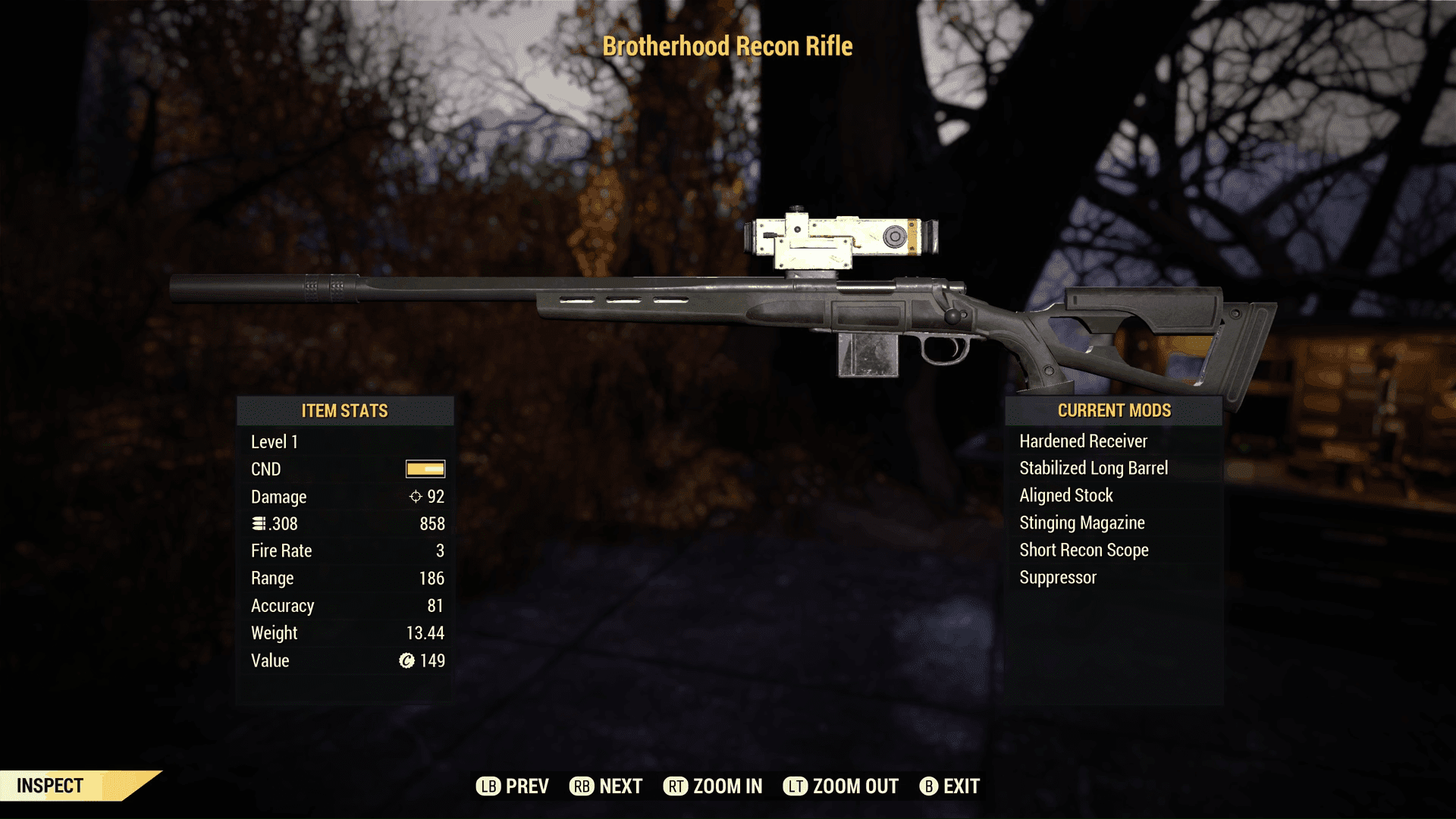The height and width of the screenshot is (819, 1456).
Task: Select the PREV navigation control
Action: point(529,786)
